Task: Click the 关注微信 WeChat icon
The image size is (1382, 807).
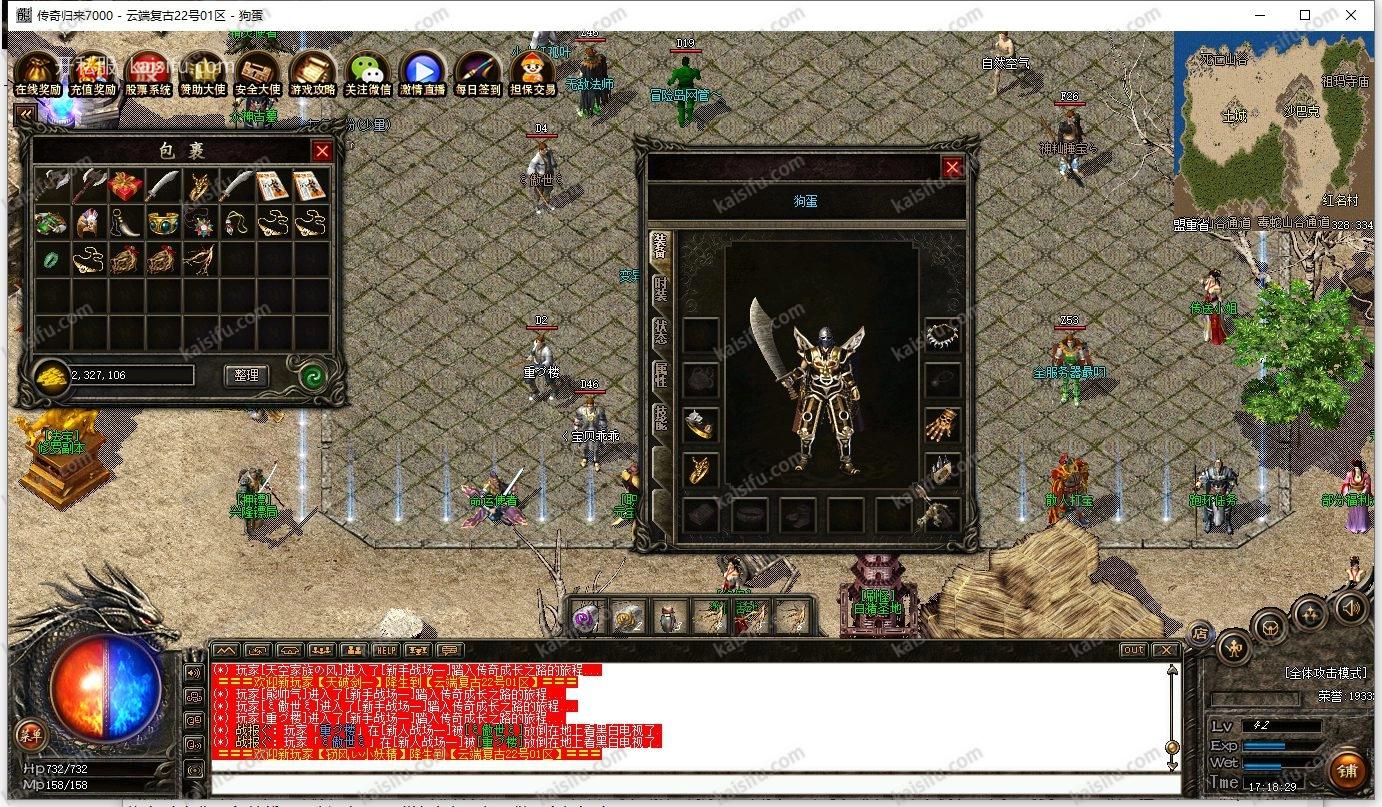Action: tap(368, 73)
